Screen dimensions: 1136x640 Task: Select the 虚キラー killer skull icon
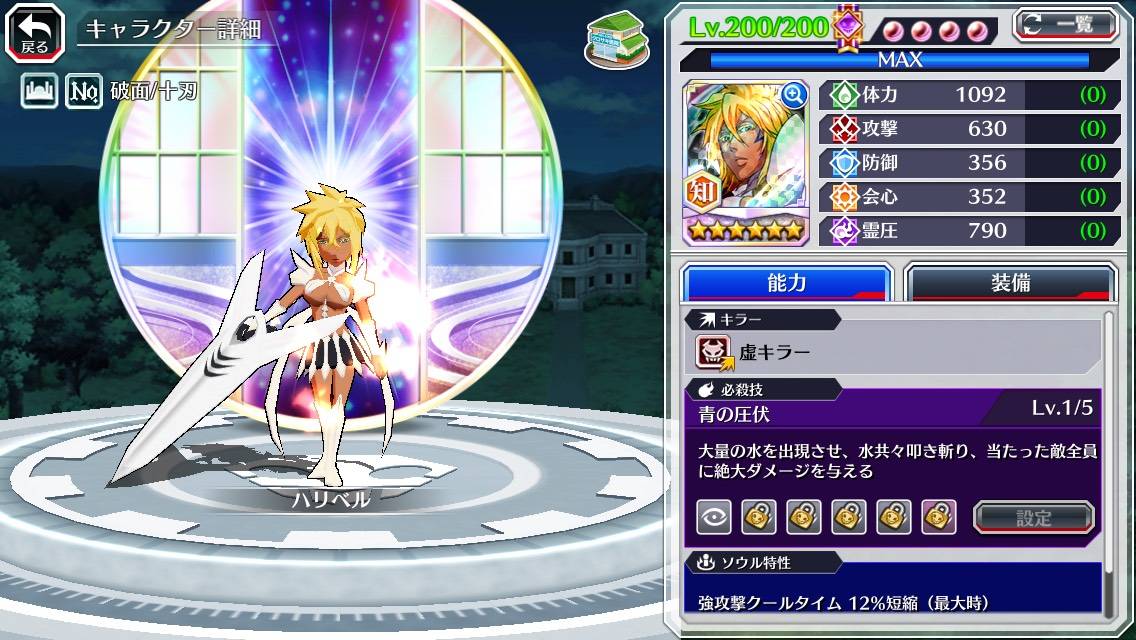point(715,352)
